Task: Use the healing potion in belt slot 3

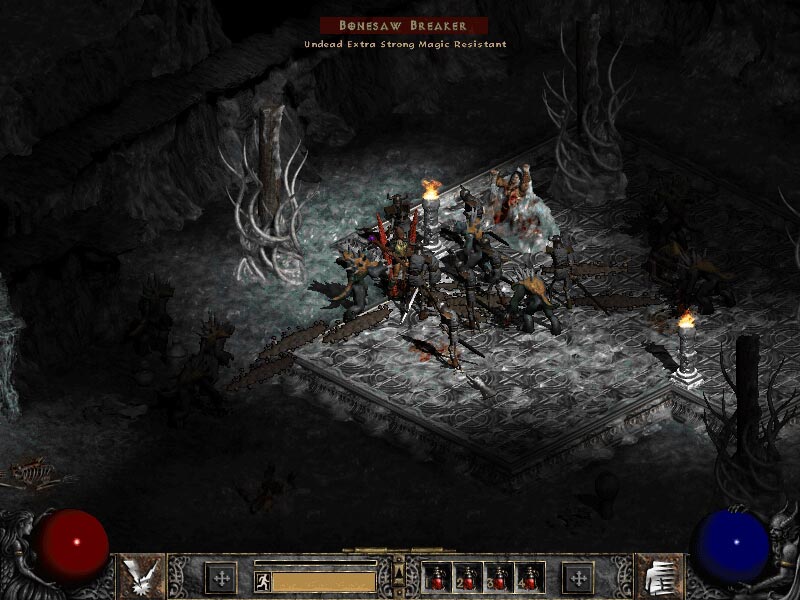Action: (x=500, y=577)
